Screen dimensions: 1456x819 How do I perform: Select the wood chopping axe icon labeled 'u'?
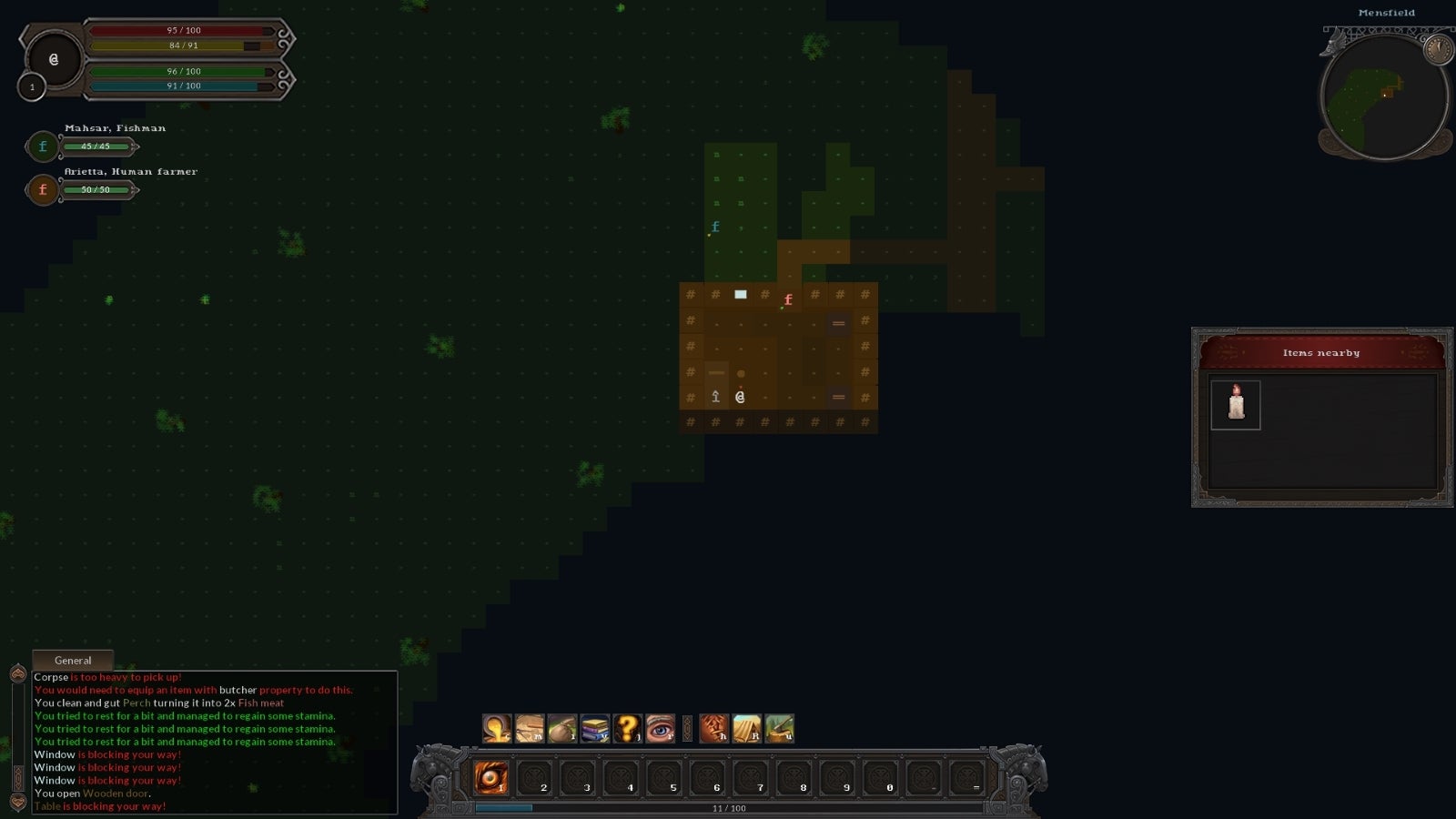coord(781,728)
